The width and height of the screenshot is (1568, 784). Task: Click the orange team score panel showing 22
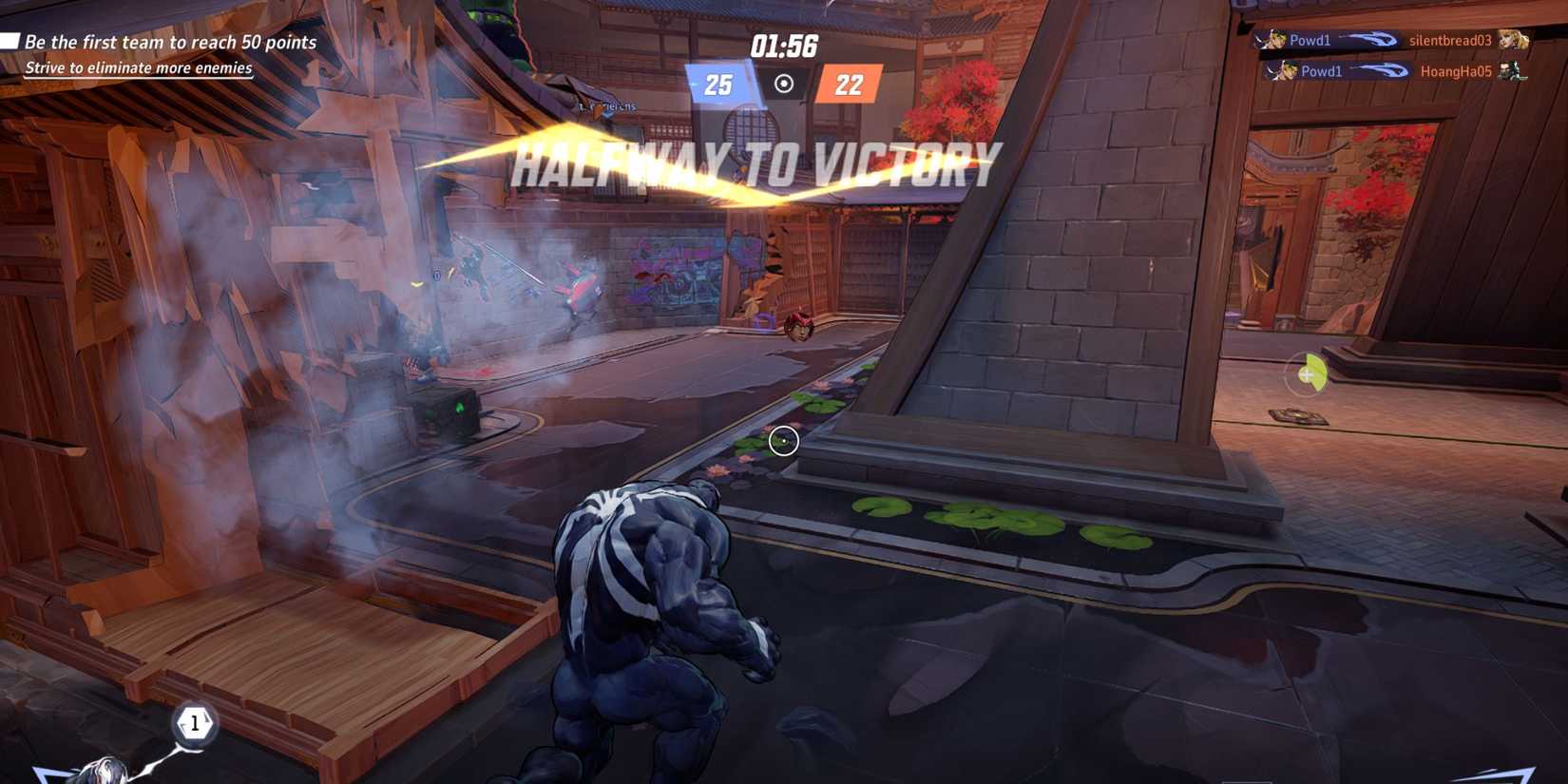[847, 86]
